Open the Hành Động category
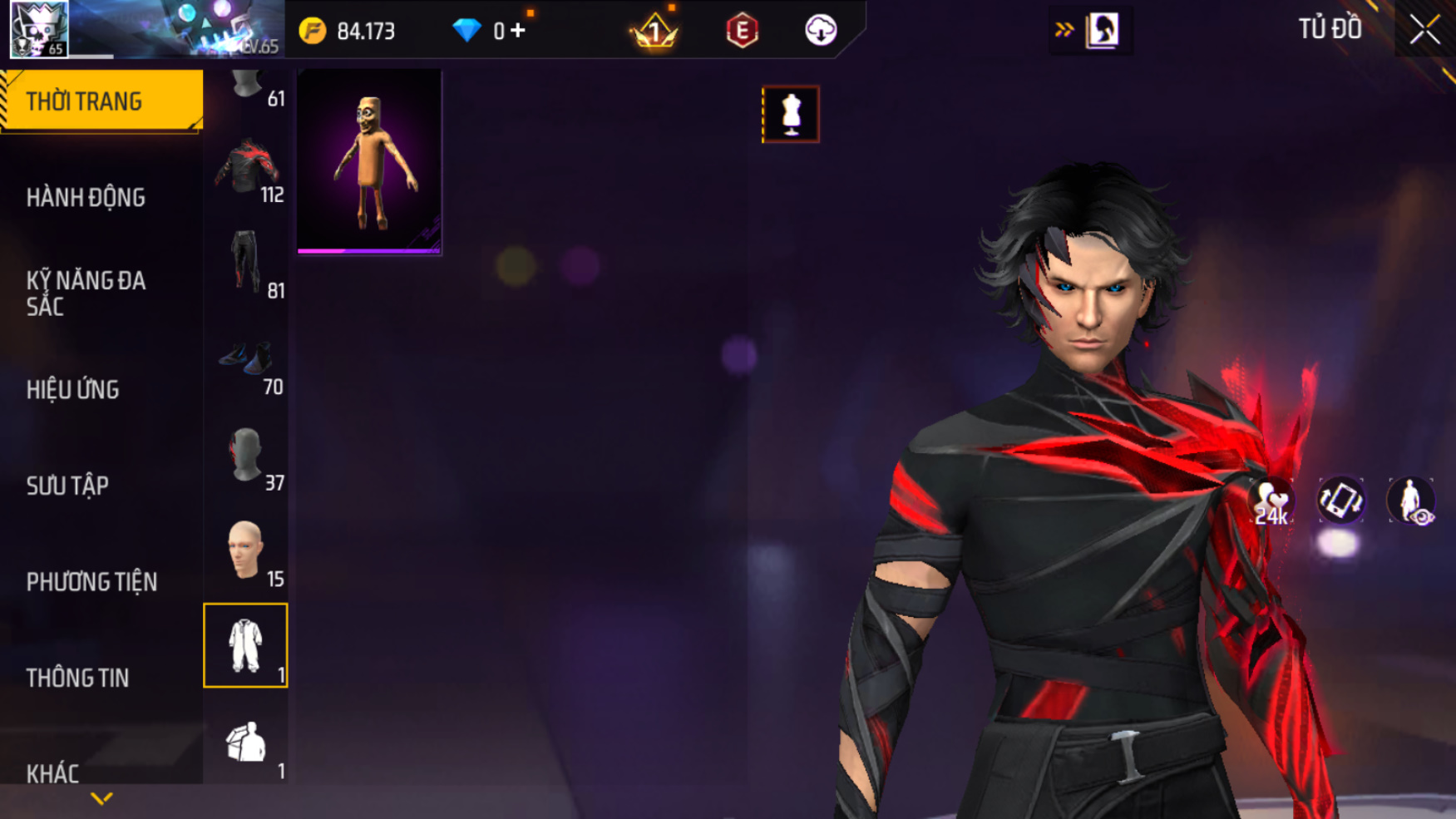 coord(86,198)
